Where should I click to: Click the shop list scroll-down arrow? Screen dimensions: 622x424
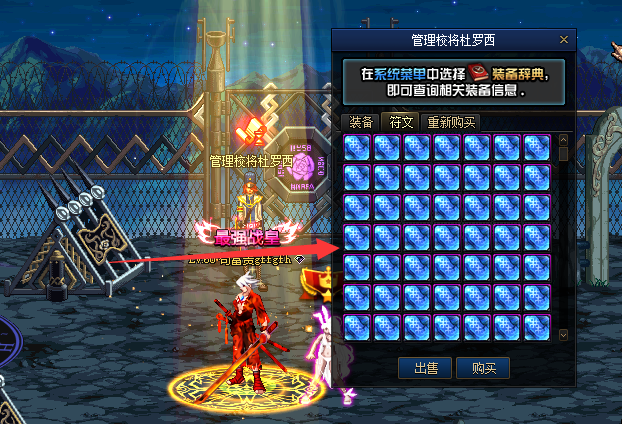(x=563, y=334)
